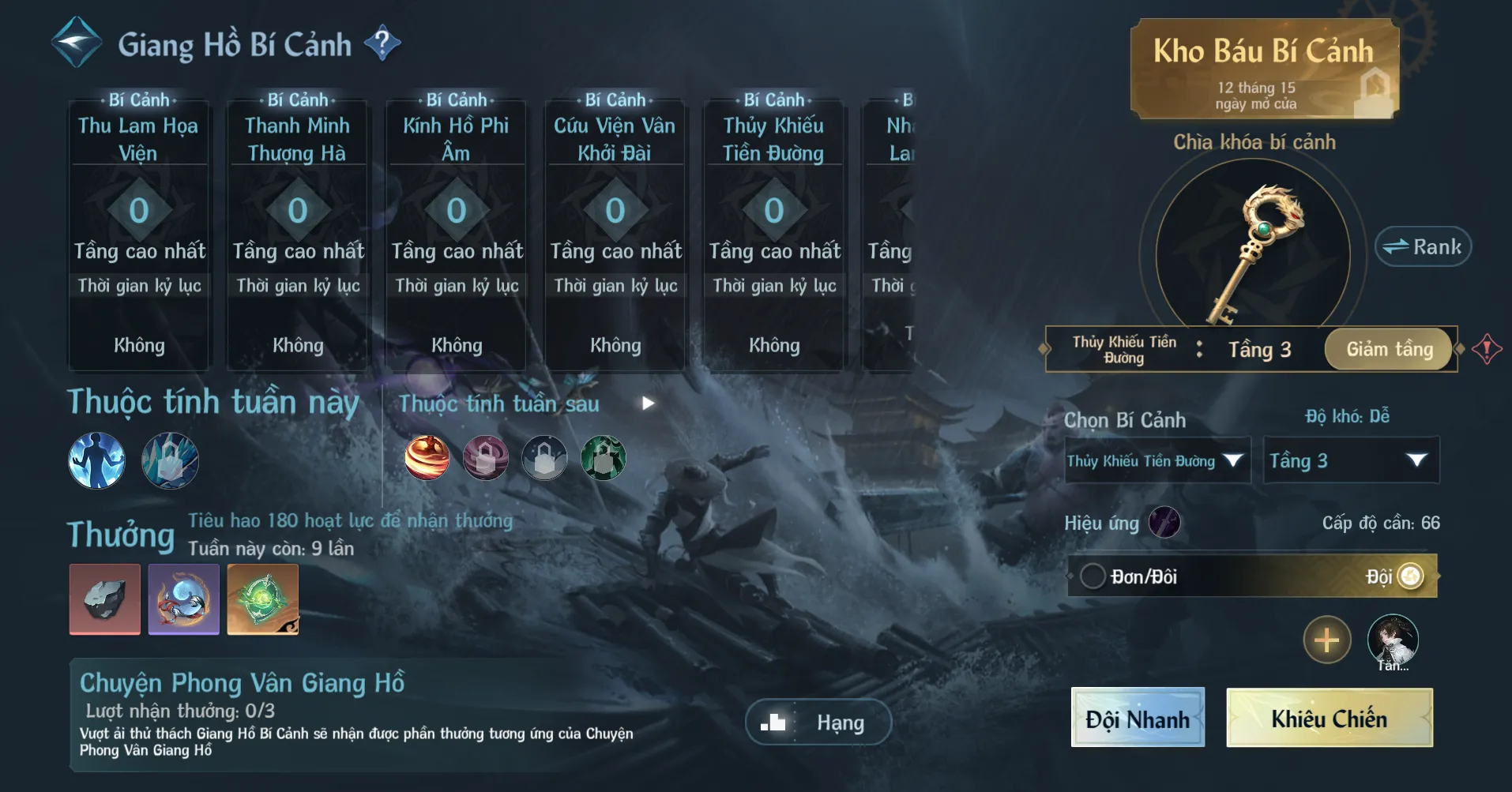Image resolution: width=1512 pixels, height=792 pixels.
Task: Select the Thu Lam Họa Viện card
Action: click(138, 235)
